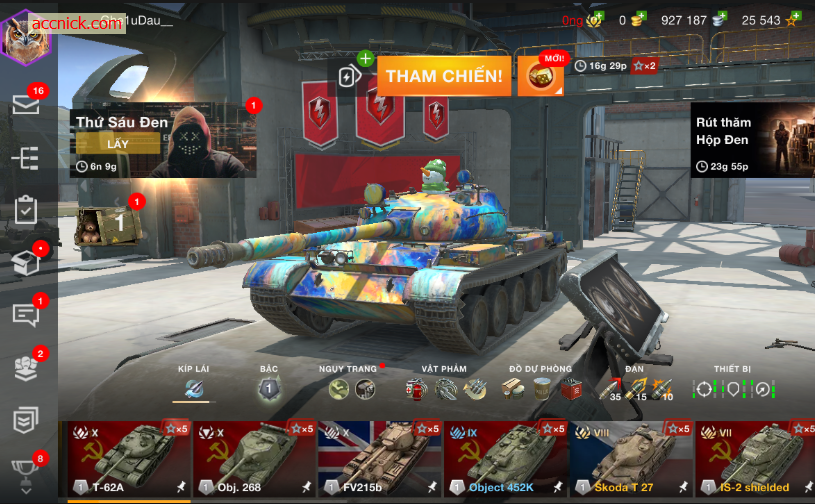The width and height of the screenshot is (815, 504).
Task: Pick the Skoda T 27 tank
Action: coord(631,459)
